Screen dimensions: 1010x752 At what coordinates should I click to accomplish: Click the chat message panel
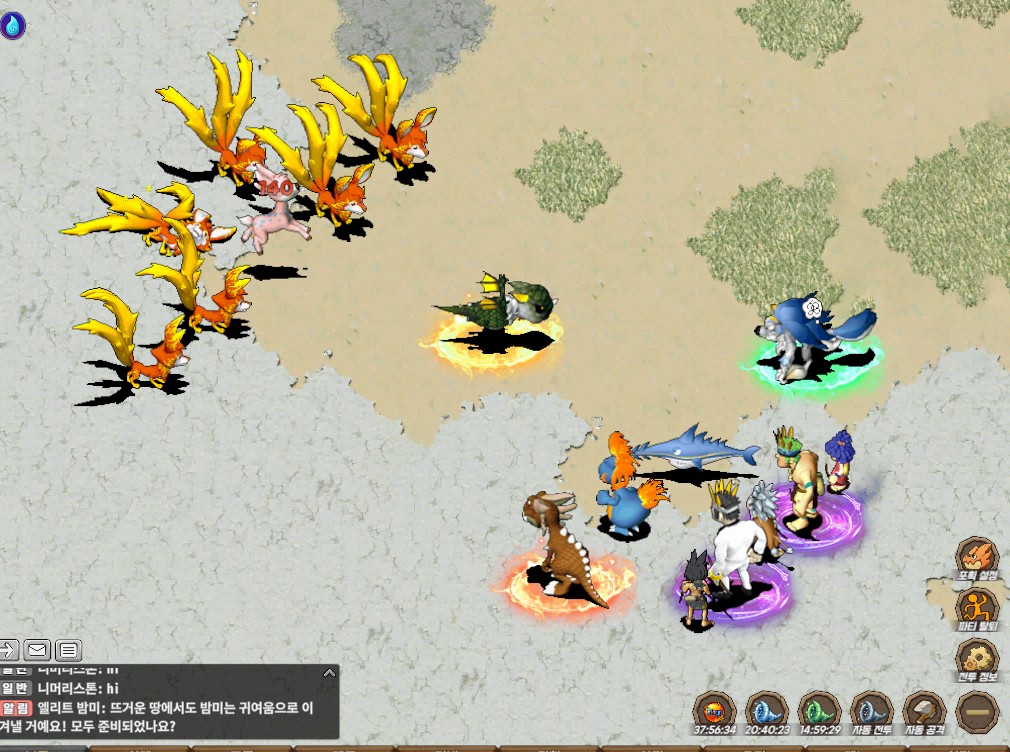(170, 706)
